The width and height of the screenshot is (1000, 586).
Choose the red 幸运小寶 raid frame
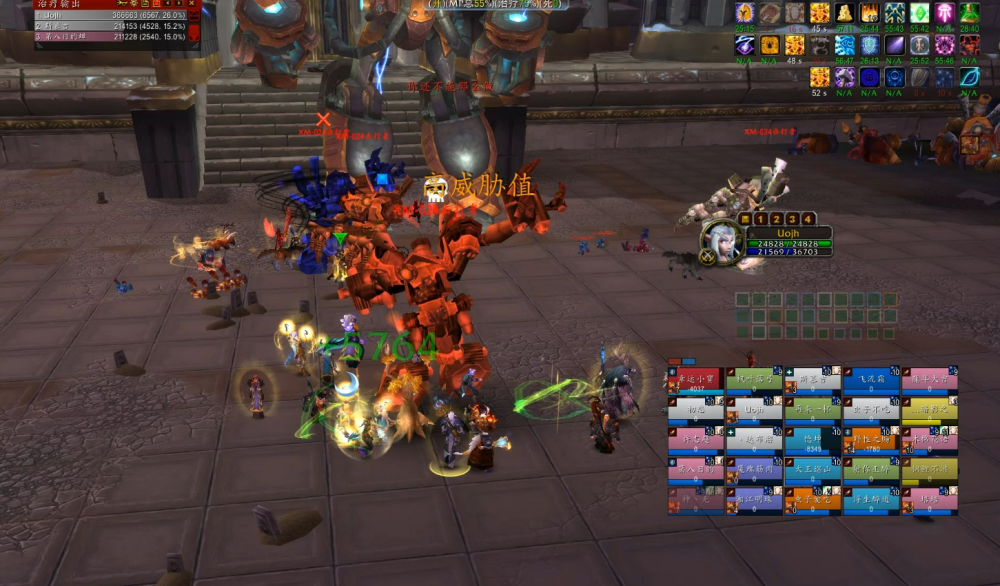click(694, 379)
